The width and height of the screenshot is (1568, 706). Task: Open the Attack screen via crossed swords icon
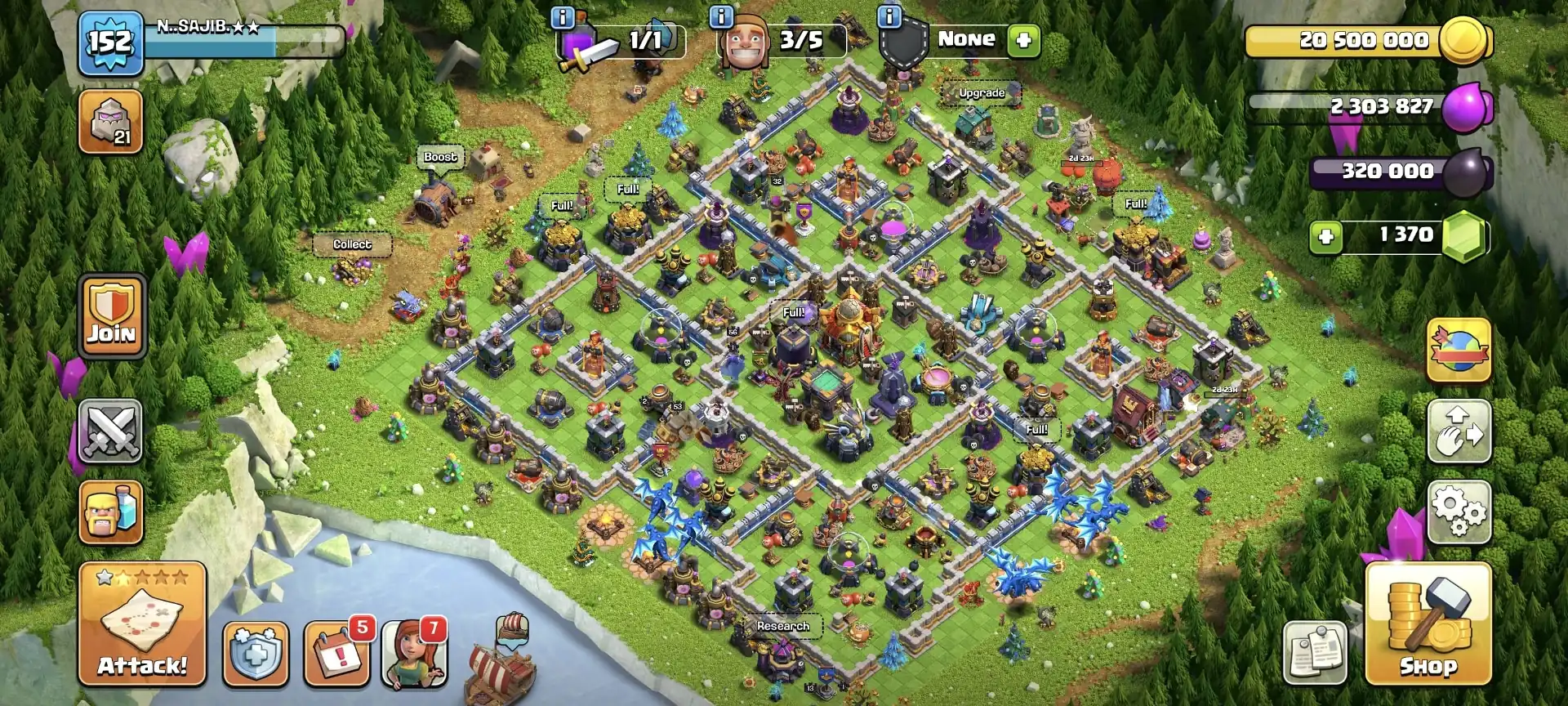tap(111, 431)
